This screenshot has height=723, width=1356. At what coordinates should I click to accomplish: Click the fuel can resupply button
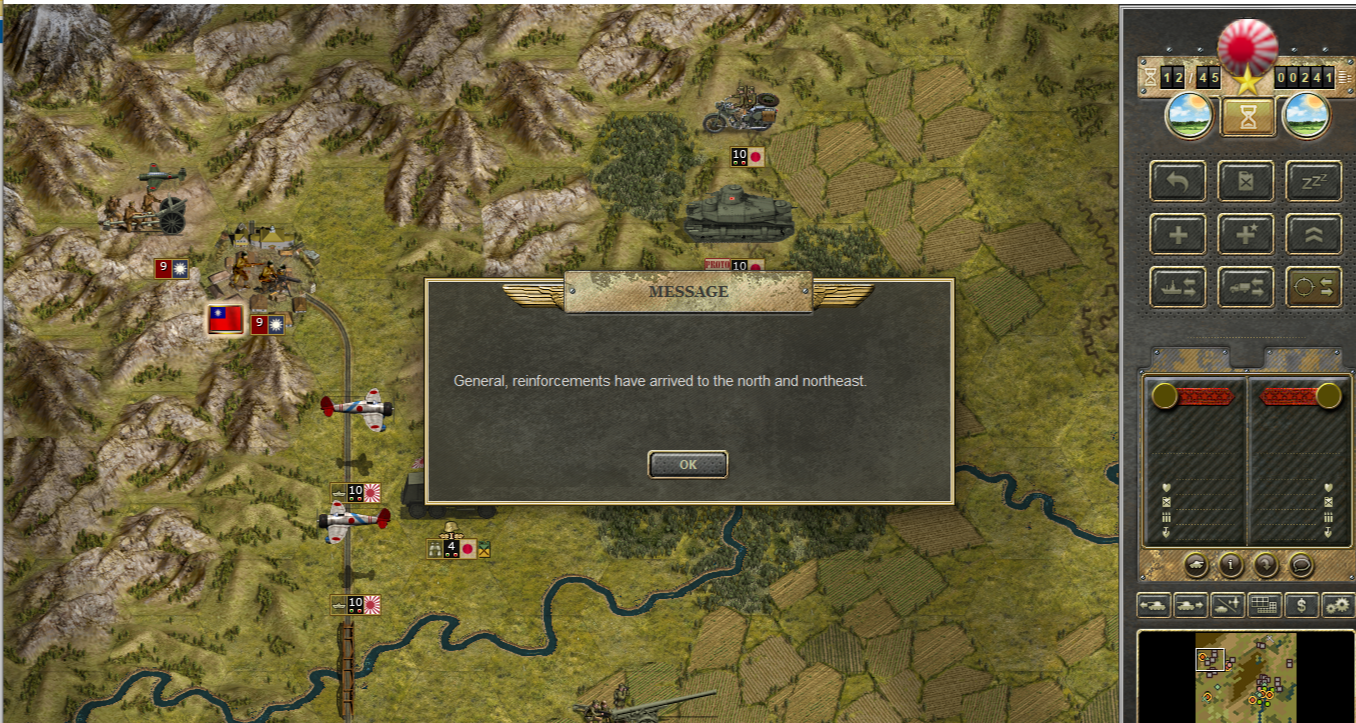[1245, 181]
